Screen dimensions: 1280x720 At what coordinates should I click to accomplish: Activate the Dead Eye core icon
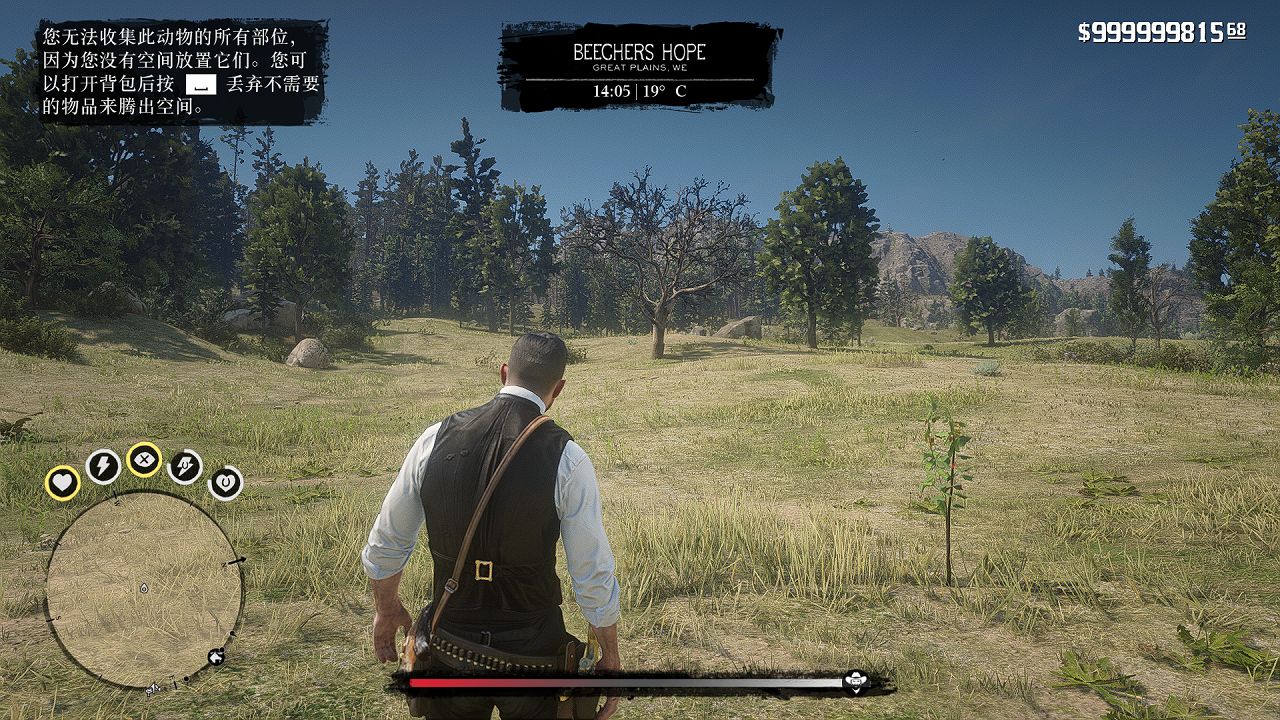[145, 460]
